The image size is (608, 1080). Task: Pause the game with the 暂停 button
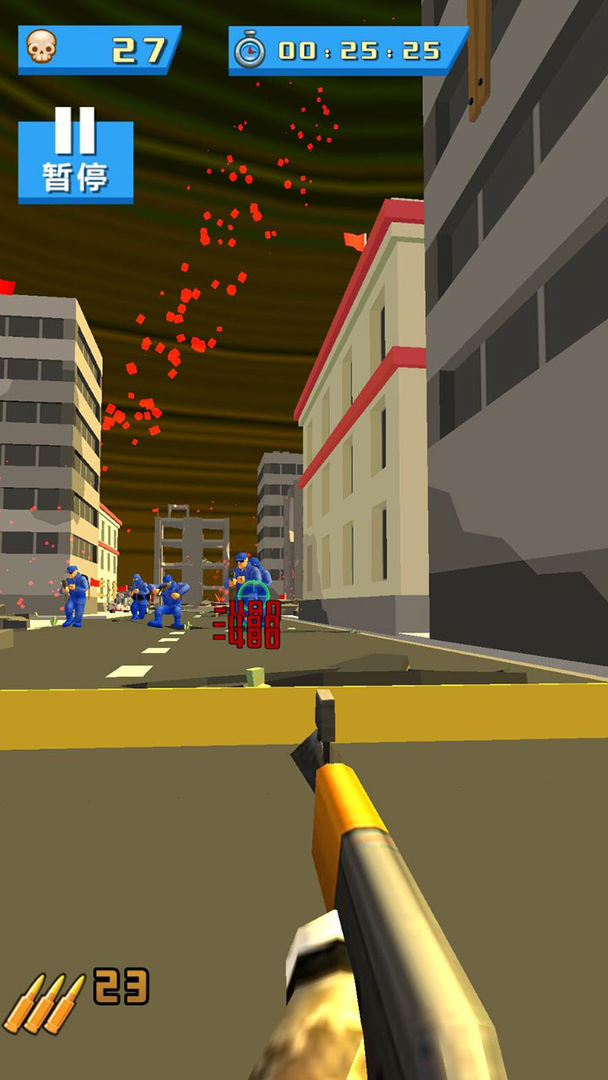(75, 160)
